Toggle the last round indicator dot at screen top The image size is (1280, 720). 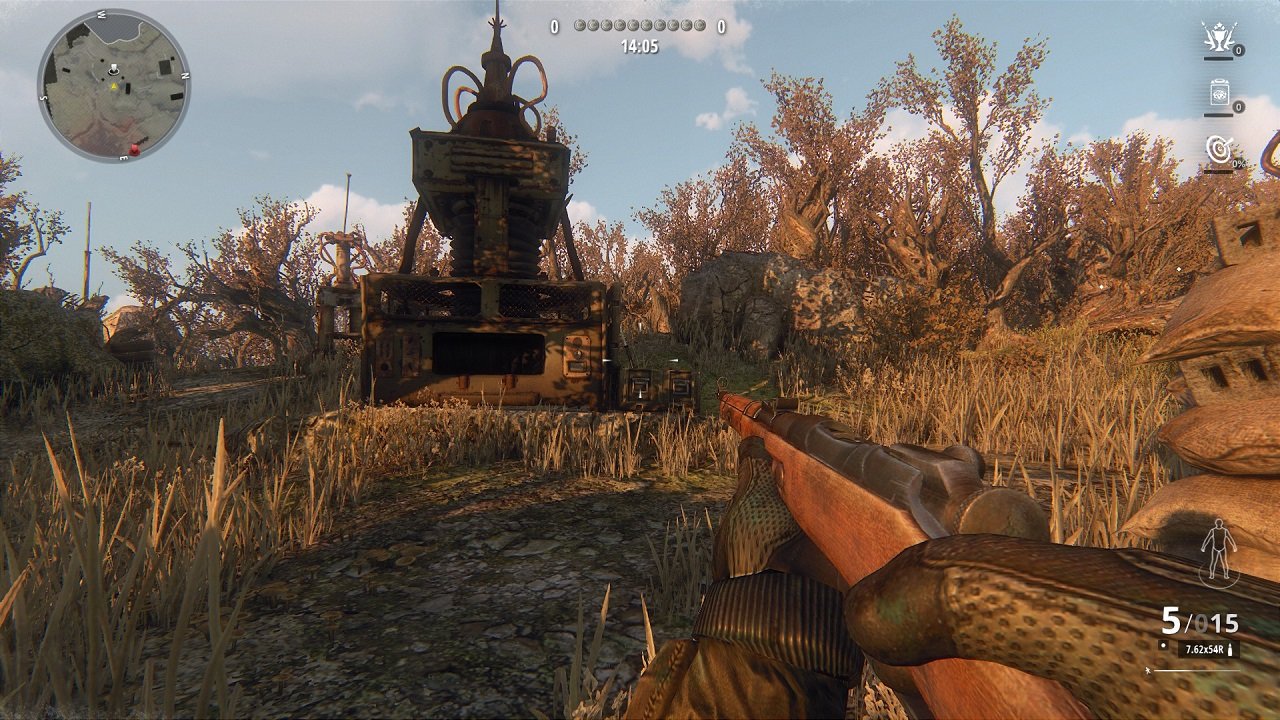pos(701,25)
